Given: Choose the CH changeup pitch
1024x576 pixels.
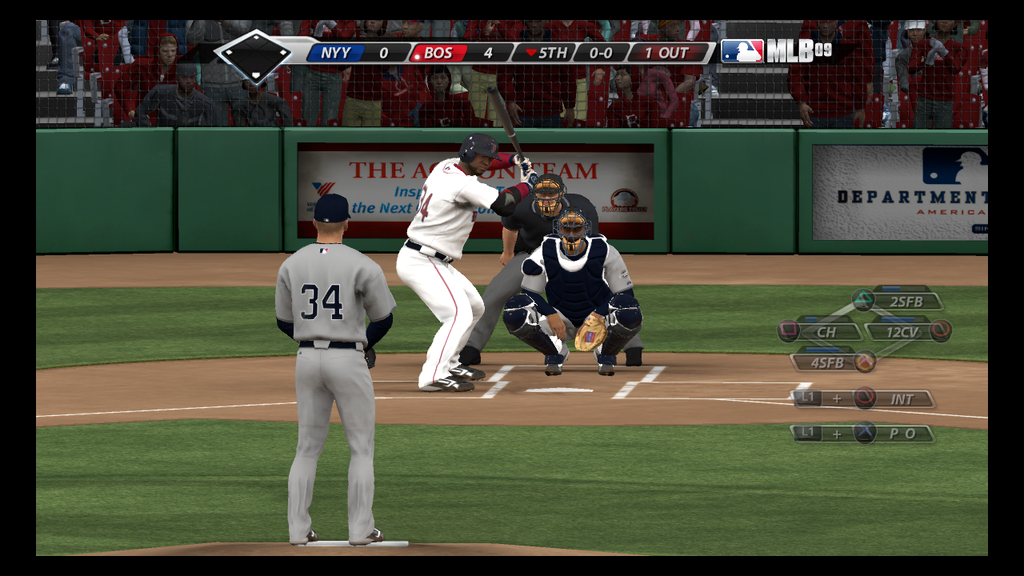Looking at the screenshot, I should [x=826, y=331].
